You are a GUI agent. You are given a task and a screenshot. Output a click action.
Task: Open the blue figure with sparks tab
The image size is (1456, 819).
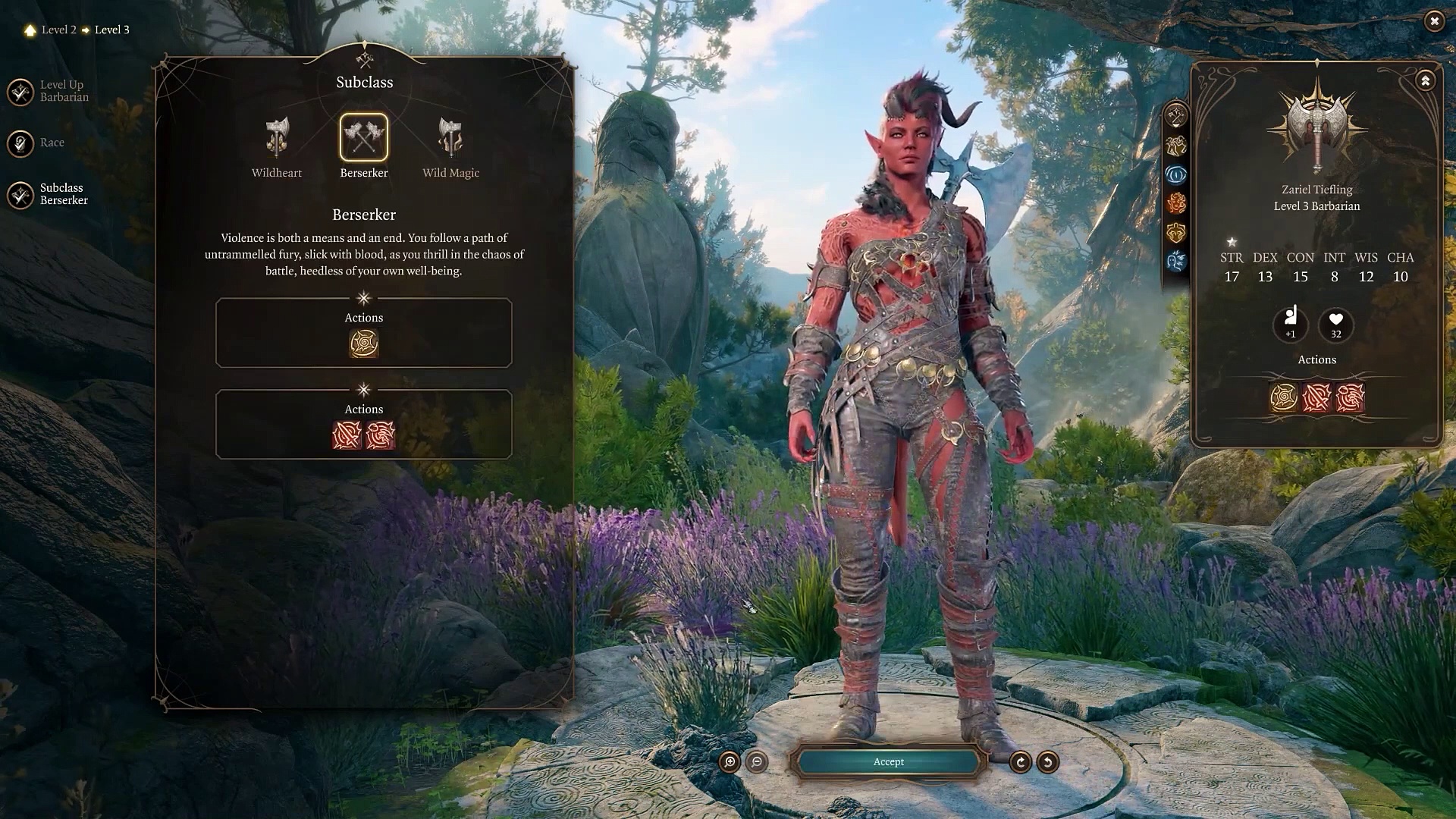coord(1176,262)
